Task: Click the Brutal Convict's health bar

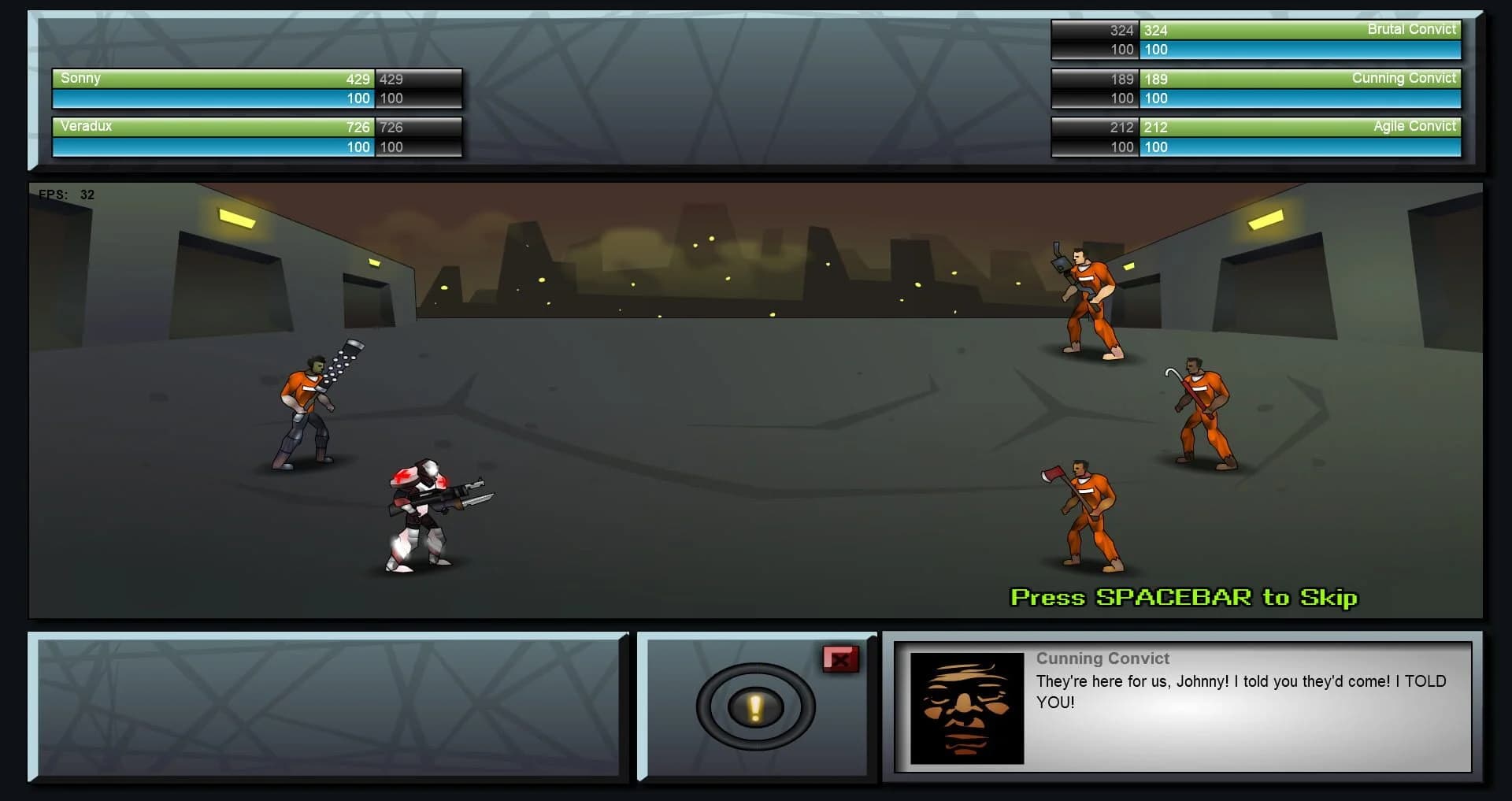Action: coord(1299,30)
